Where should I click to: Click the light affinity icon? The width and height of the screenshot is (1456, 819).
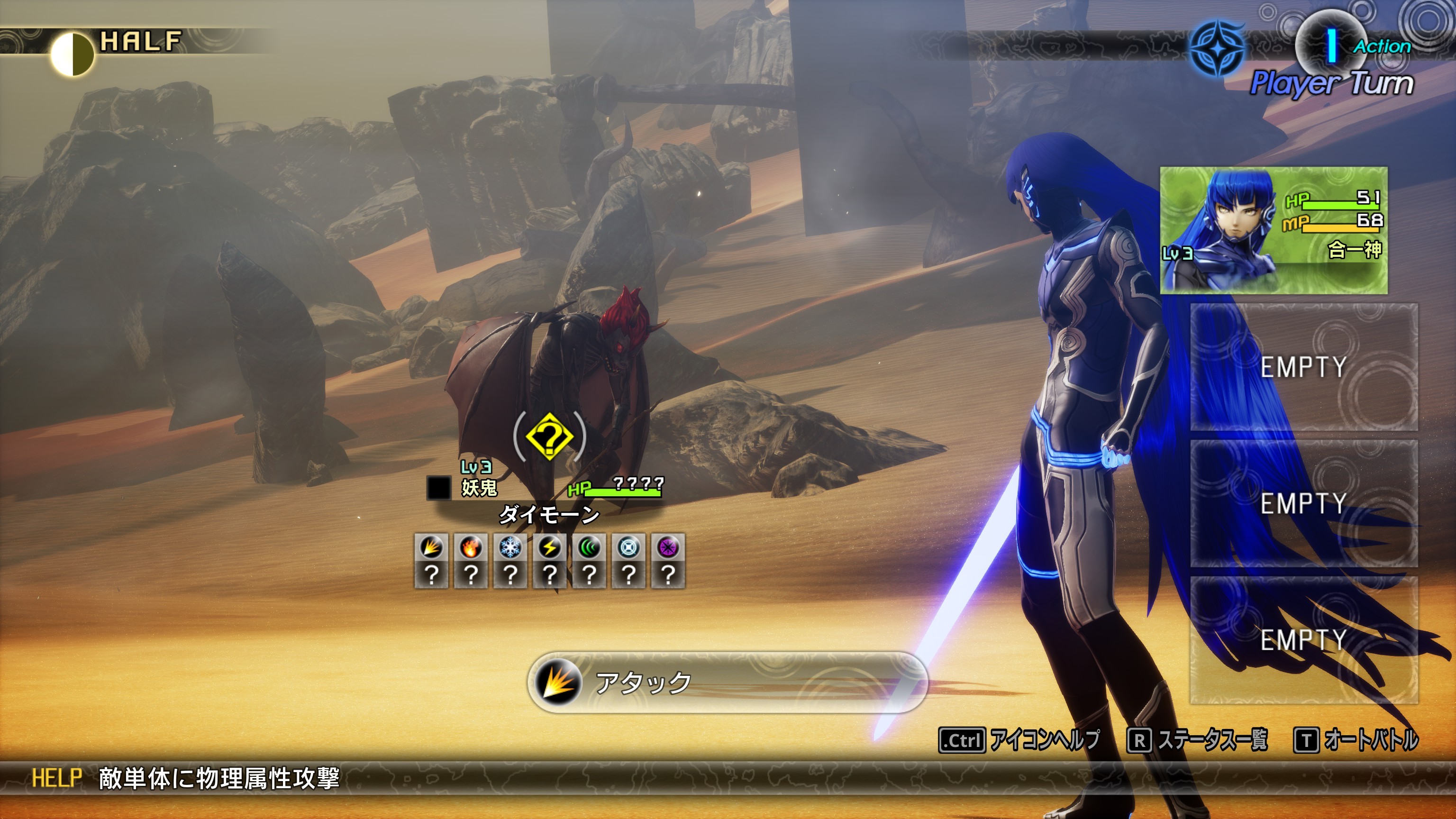click(628, 547)
